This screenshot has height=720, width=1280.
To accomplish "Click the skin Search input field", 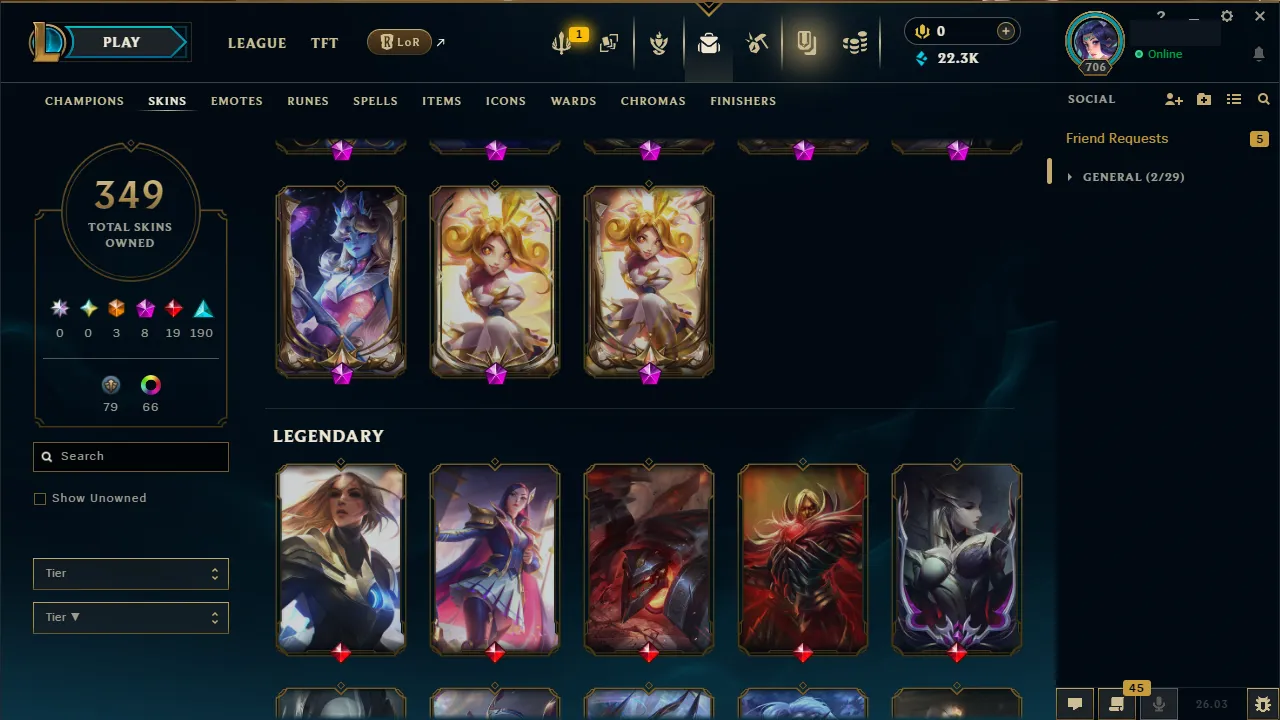I will 130,456.
